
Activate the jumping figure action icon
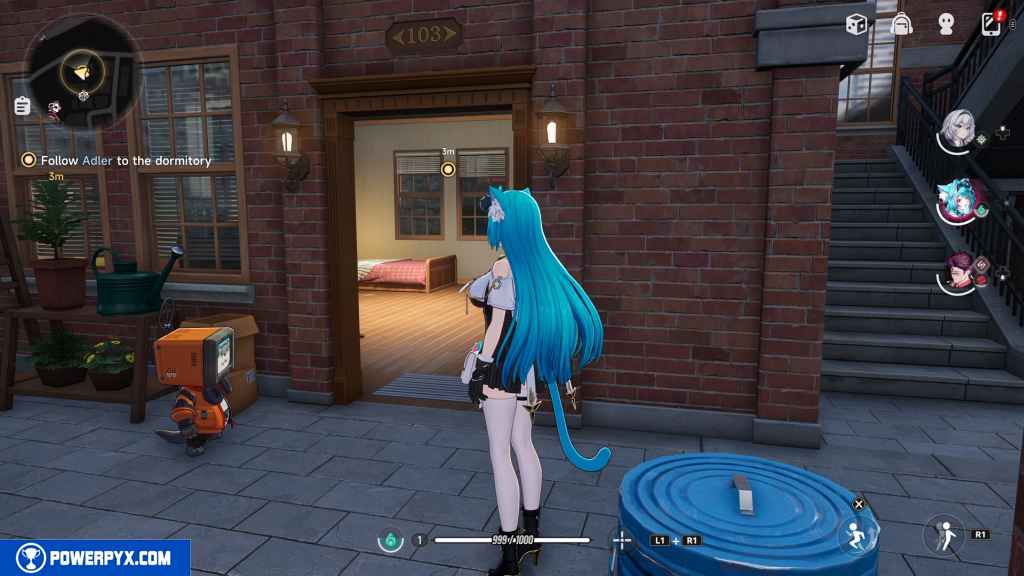tap(944, 534)
